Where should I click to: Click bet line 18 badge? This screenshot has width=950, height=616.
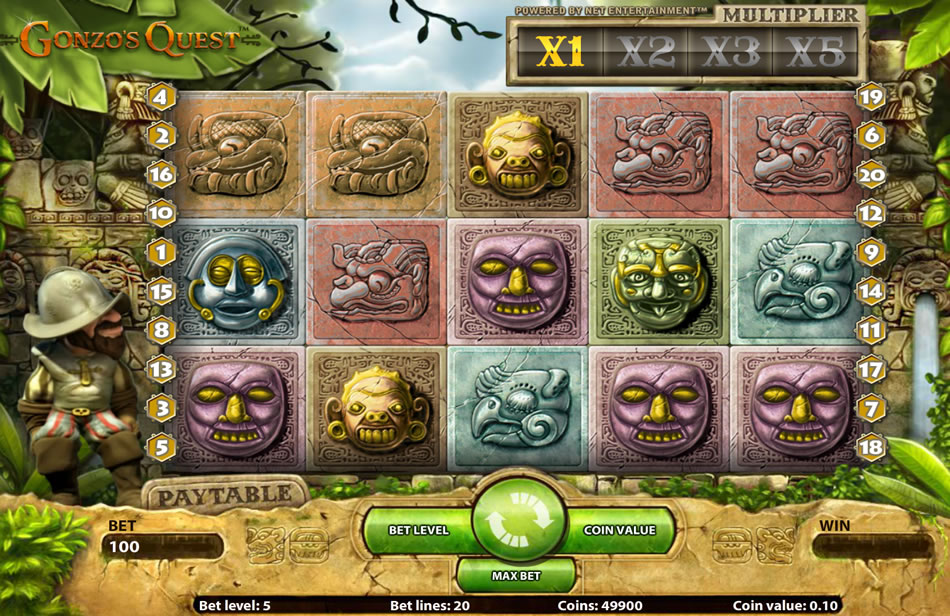tap(872, 446)
